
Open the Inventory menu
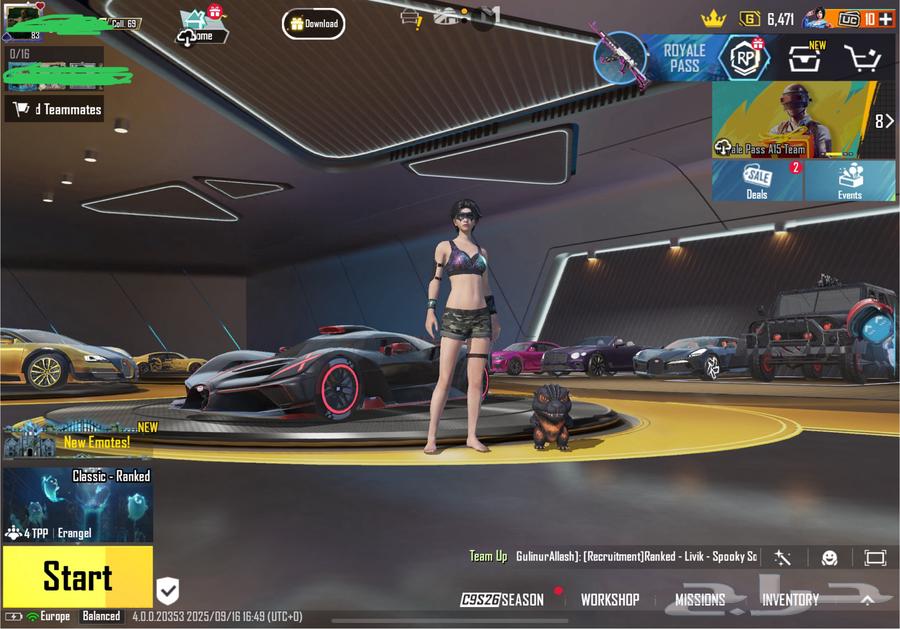(x=790, y=600)
